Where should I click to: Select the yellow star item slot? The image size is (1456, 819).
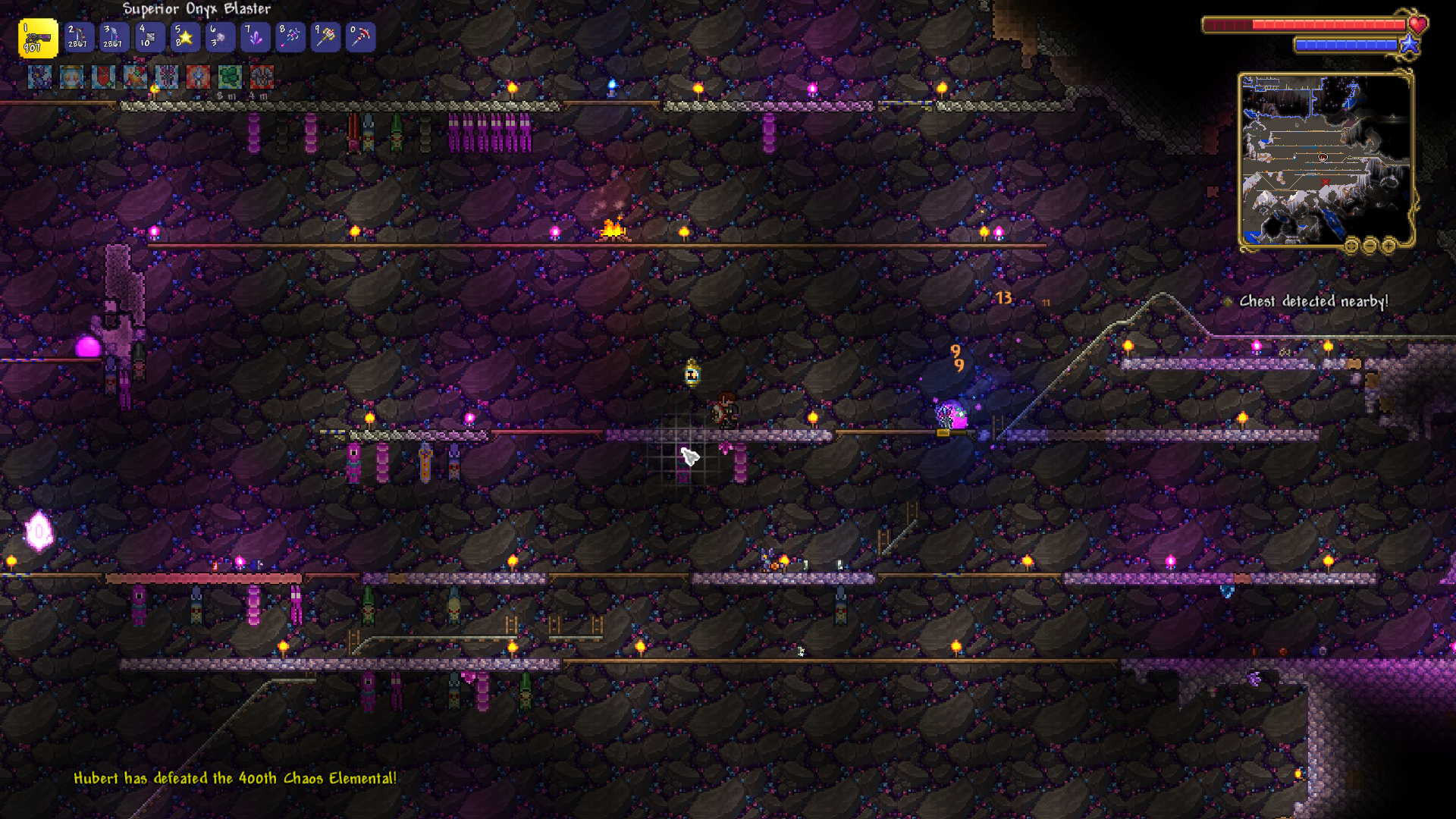point(184,37)
